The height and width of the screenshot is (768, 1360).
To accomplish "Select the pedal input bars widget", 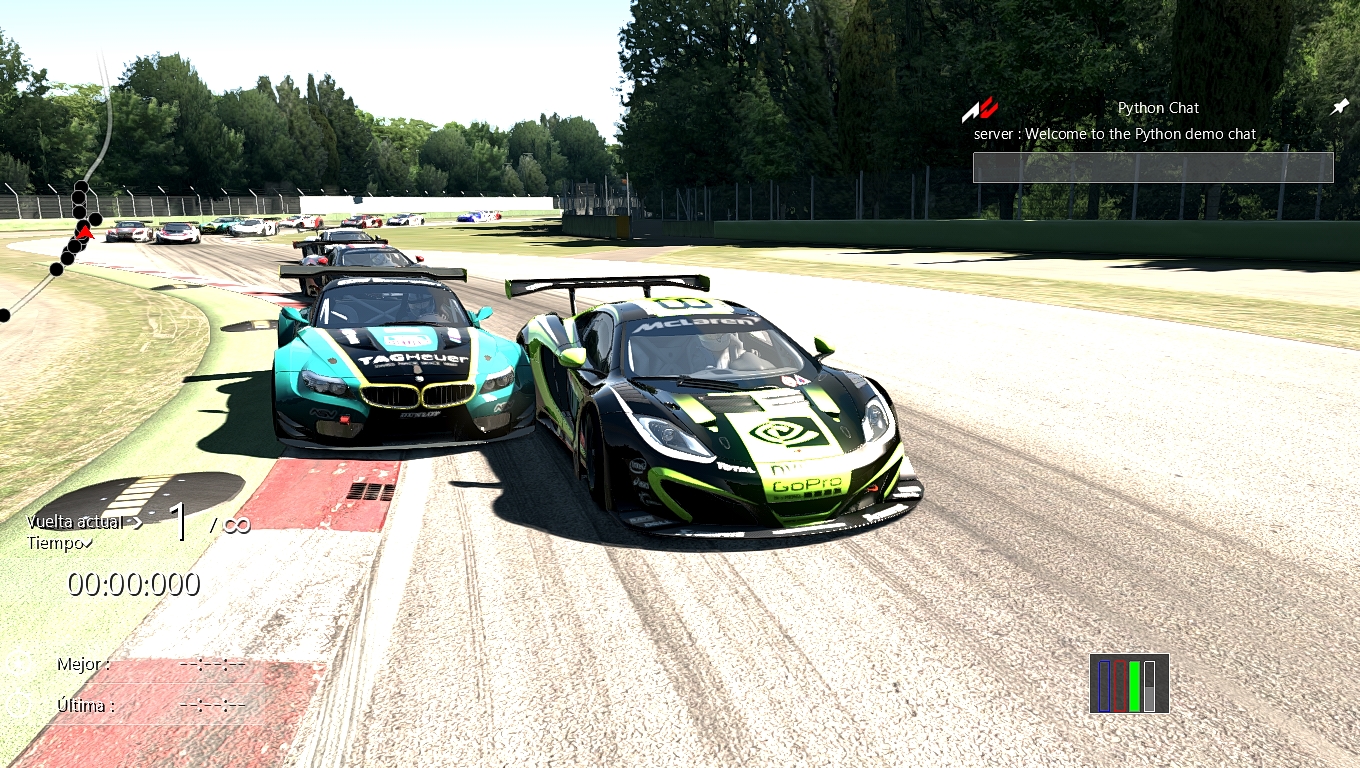I will 1129,684.
